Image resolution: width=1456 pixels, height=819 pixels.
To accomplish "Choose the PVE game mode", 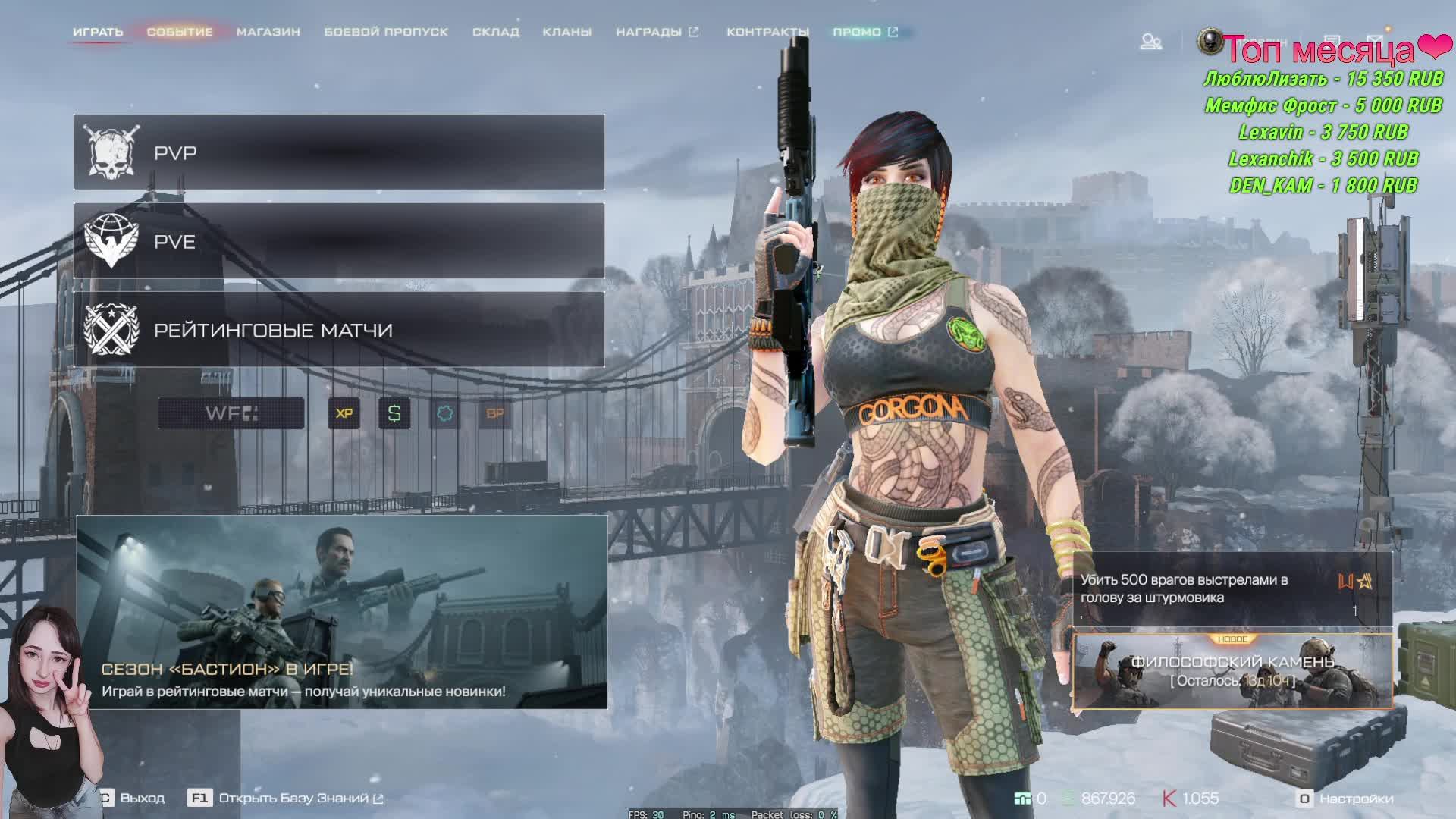I will click(339, 241).
